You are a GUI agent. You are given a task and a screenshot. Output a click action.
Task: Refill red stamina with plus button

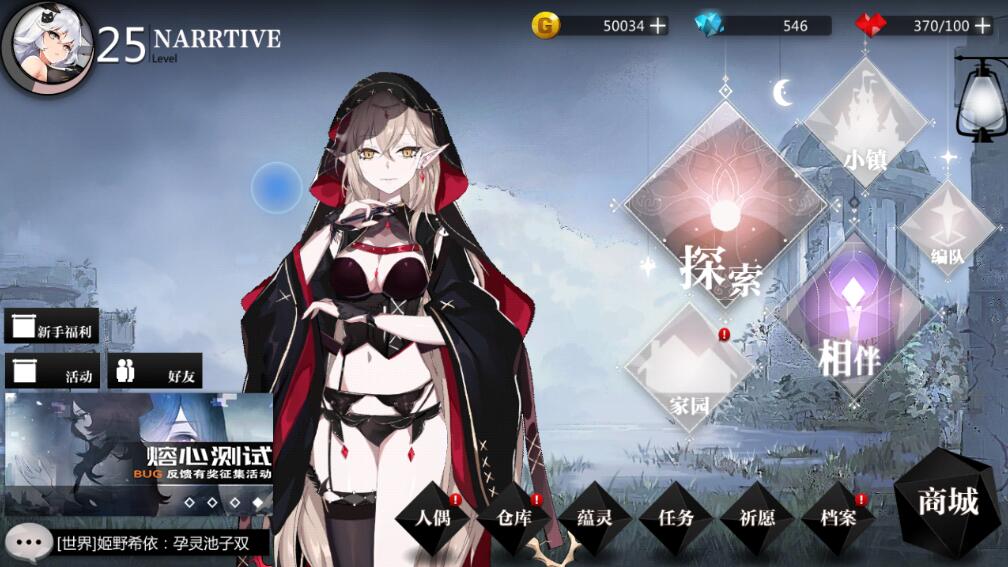982,26
